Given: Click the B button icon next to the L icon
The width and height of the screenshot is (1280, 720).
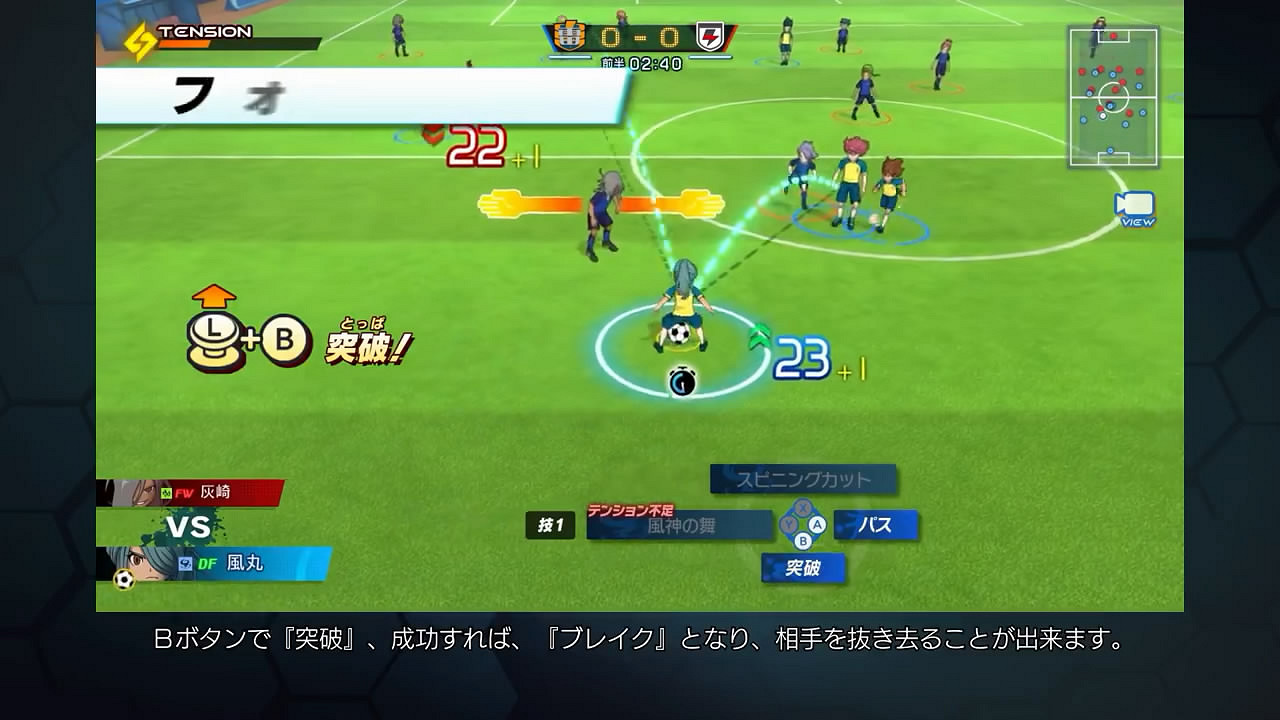Looking at the screenshot, I should coord(283,340).
